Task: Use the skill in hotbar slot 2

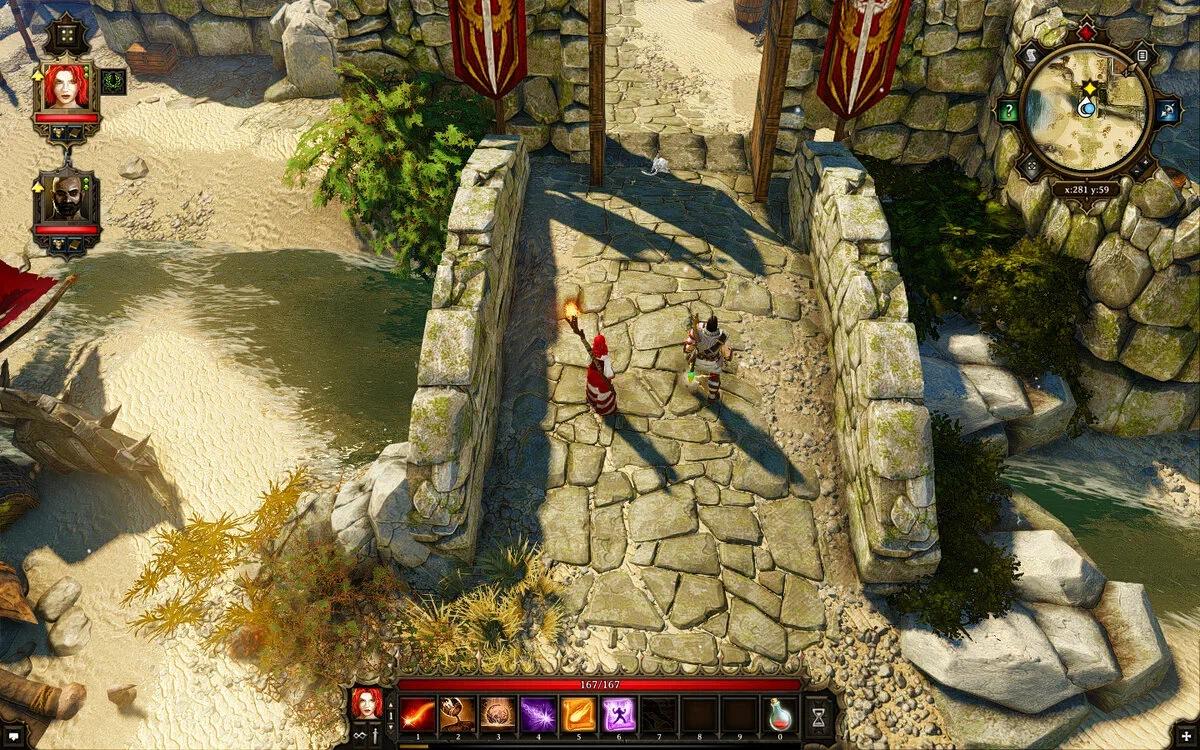Action: [458, 714]
